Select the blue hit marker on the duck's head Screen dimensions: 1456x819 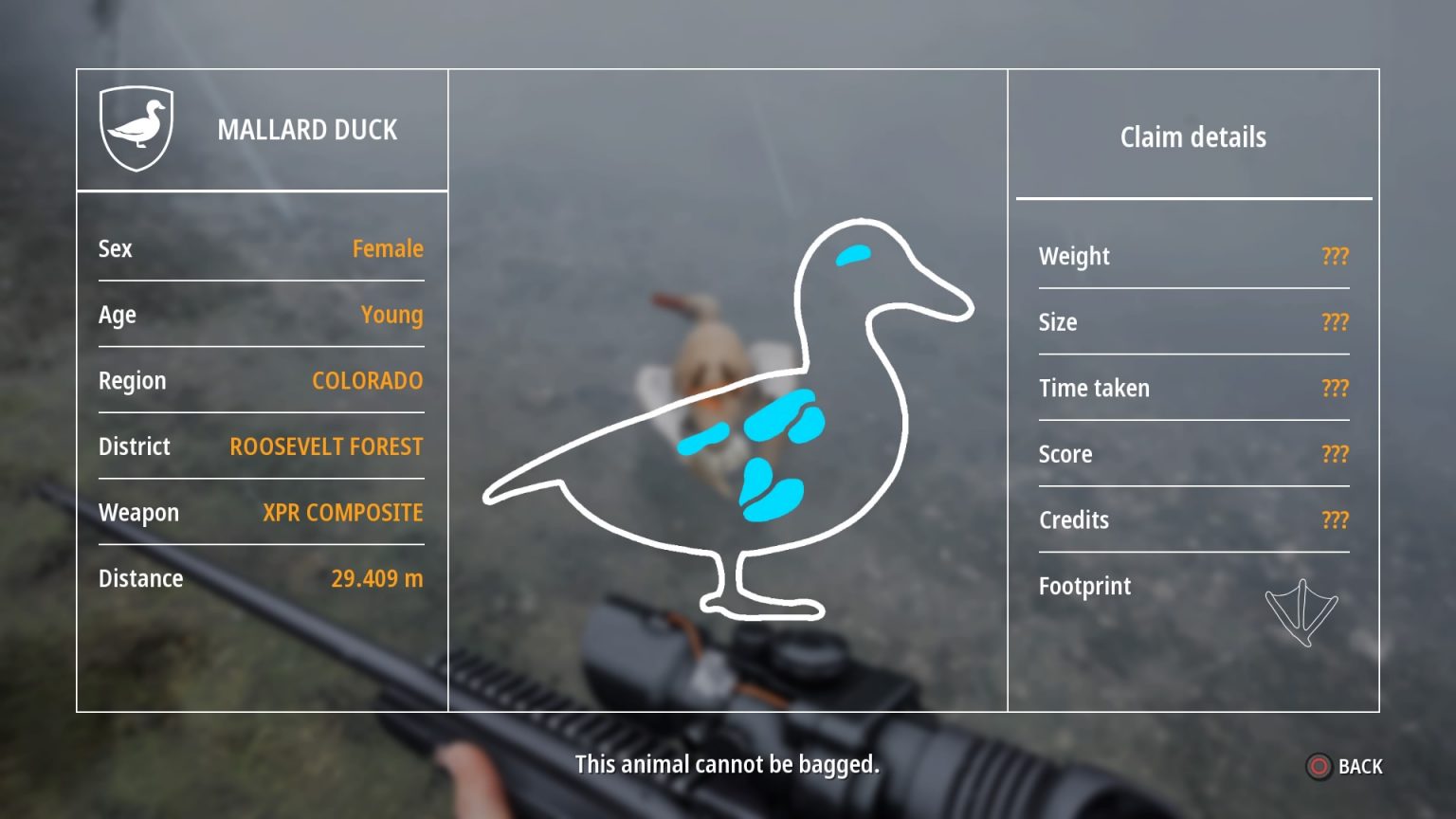coord(852,252)
